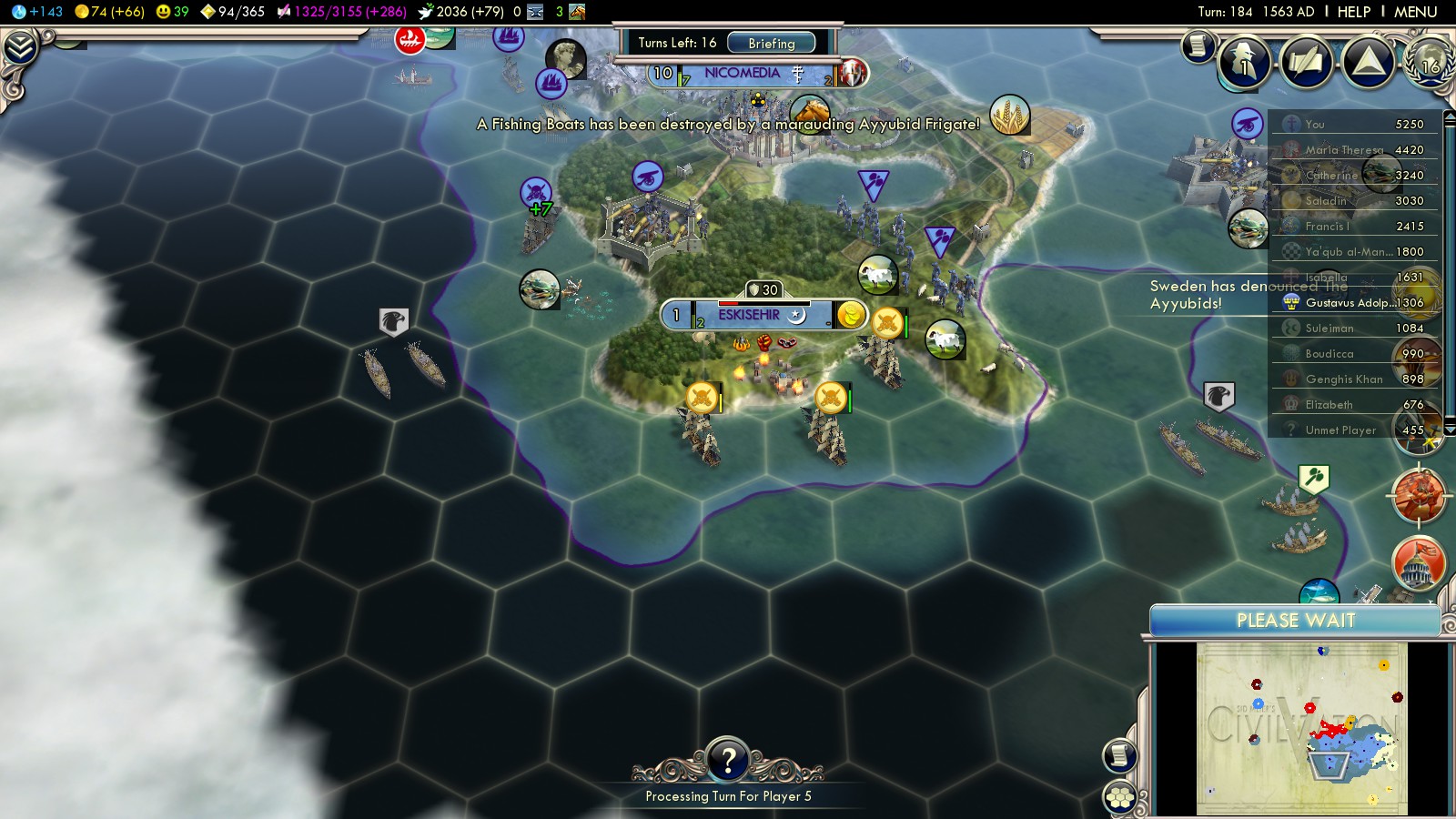The image size is (1456, 819).
Task: Open the MENU in the top bar
Action: 1415,12
